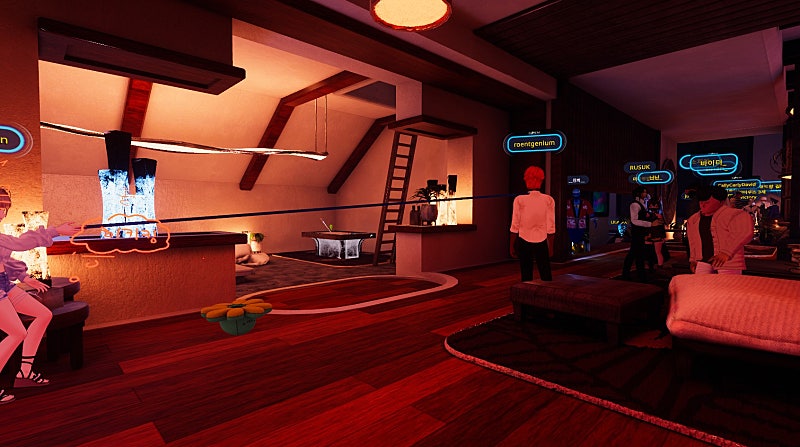Select the RUSUK player nameplate
Viewport: 800px width, 447px height.
[639, 167]
